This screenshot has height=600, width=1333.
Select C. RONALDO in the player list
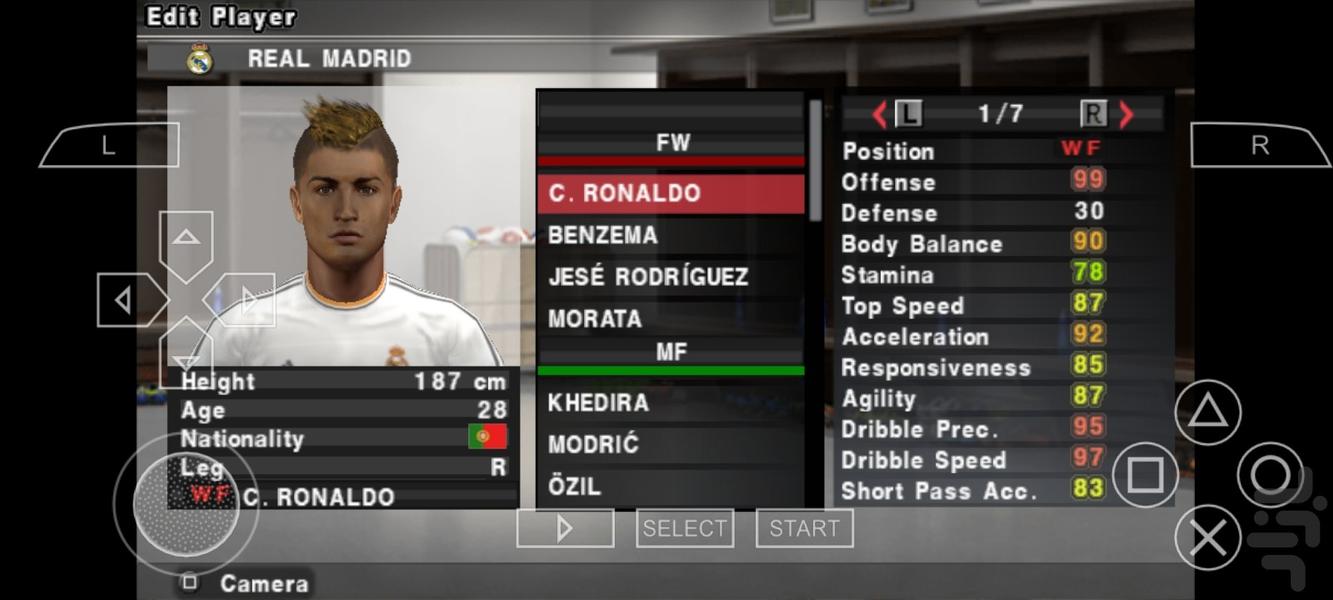[x=670, y=194]
